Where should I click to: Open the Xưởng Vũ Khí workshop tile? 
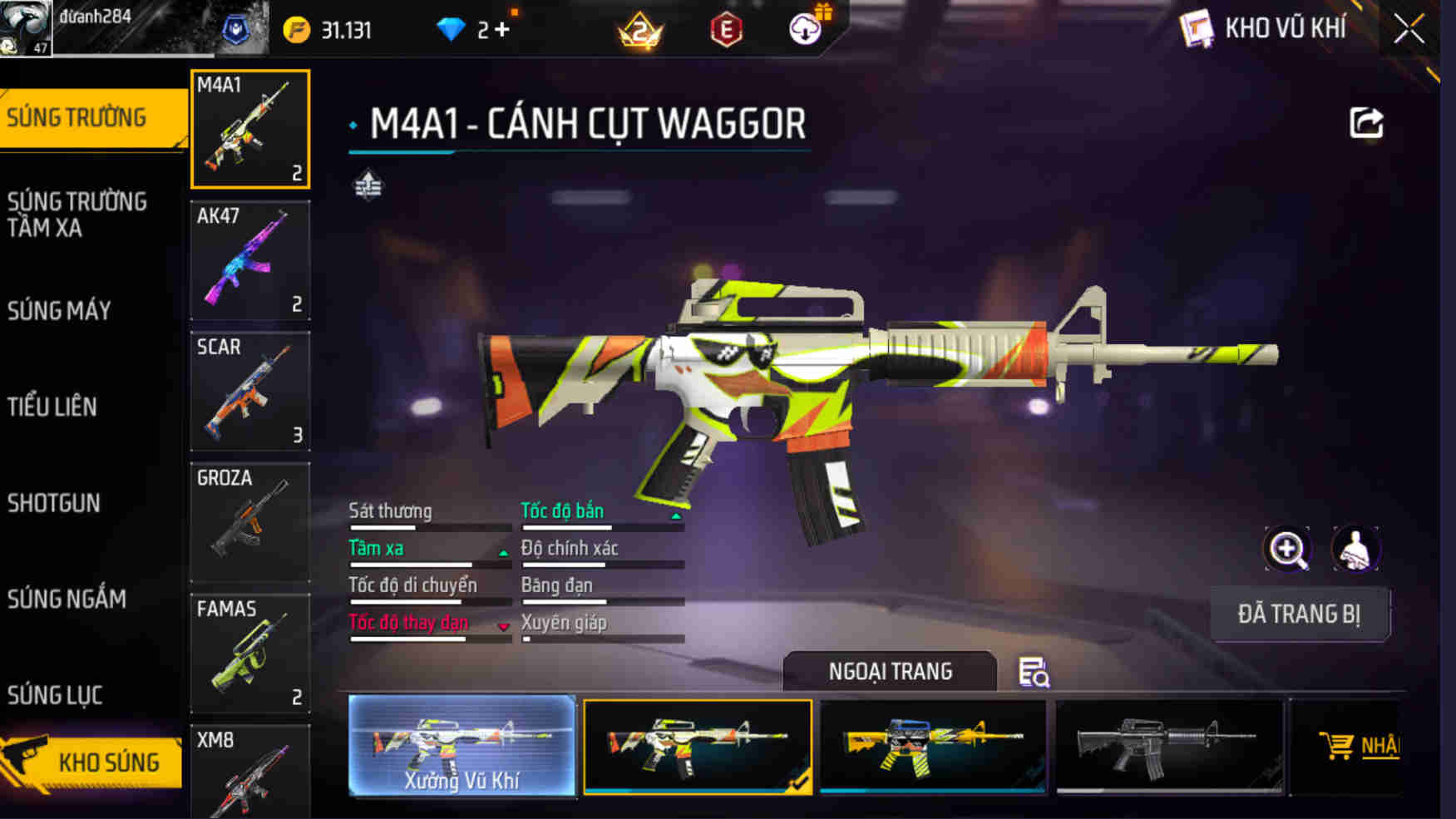click(x=462, y=746)
